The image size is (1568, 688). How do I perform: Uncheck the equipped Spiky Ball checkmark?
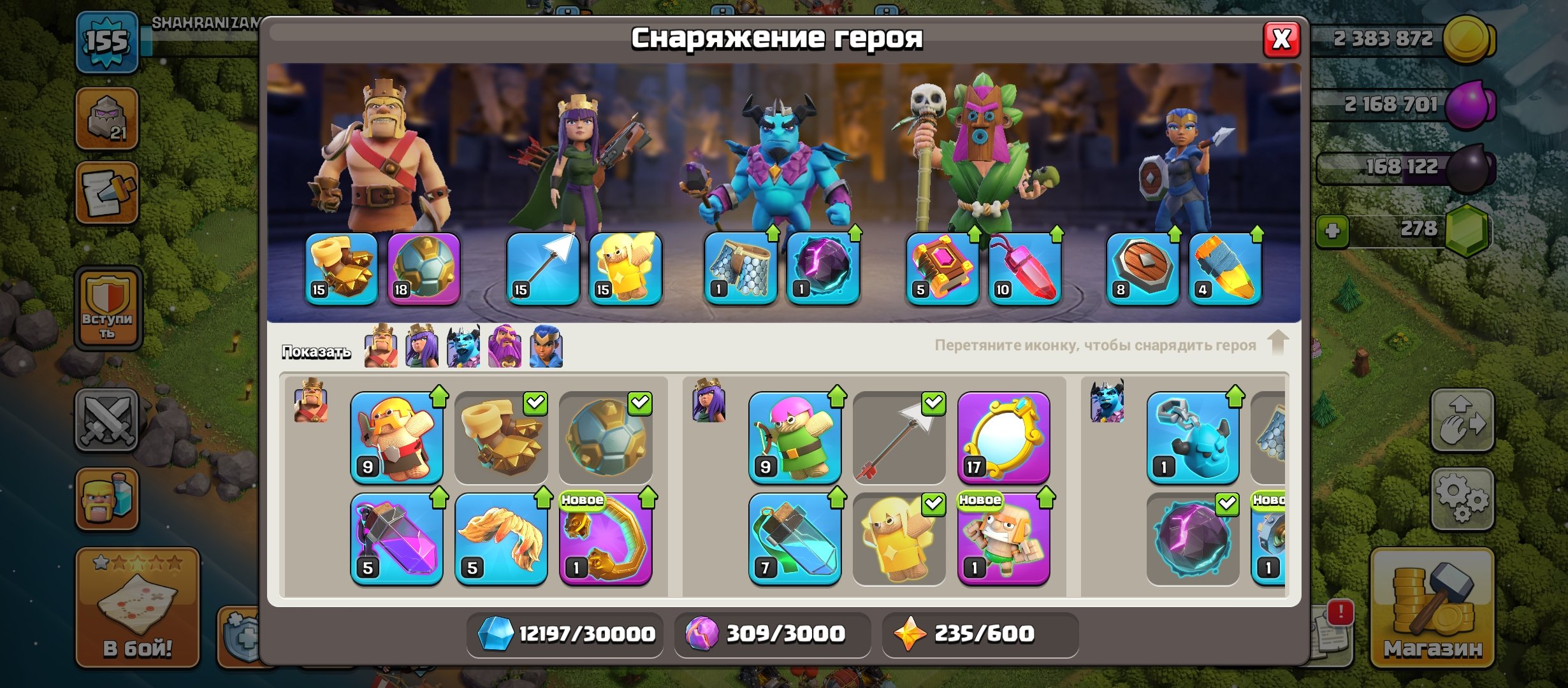[640, 403]
